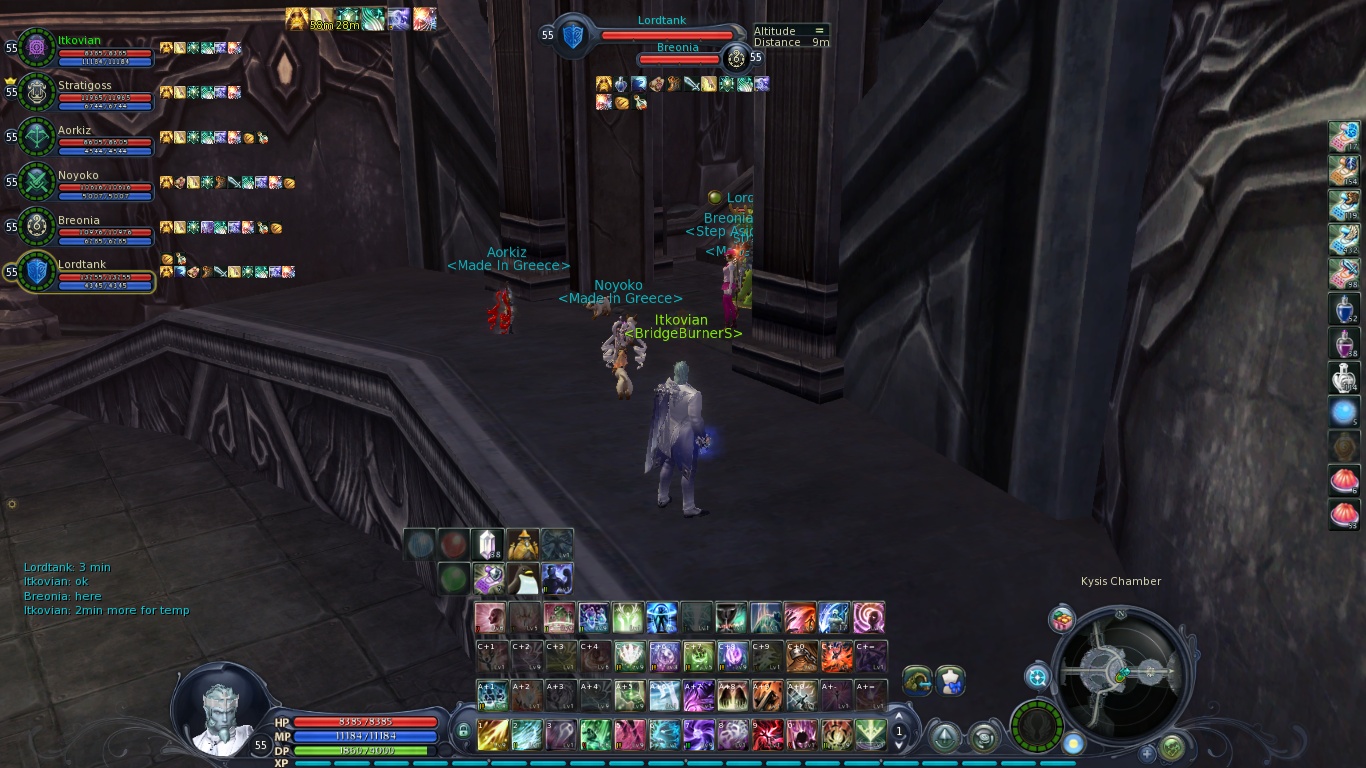The image size is (1366, 768).
Task: Click the penguin icon on the quickbar
Action: (x=522, y=579)
